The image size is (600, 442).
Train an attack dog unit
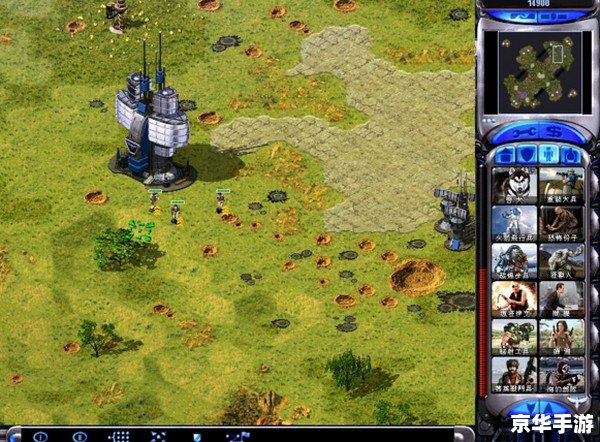coord(514,185)
